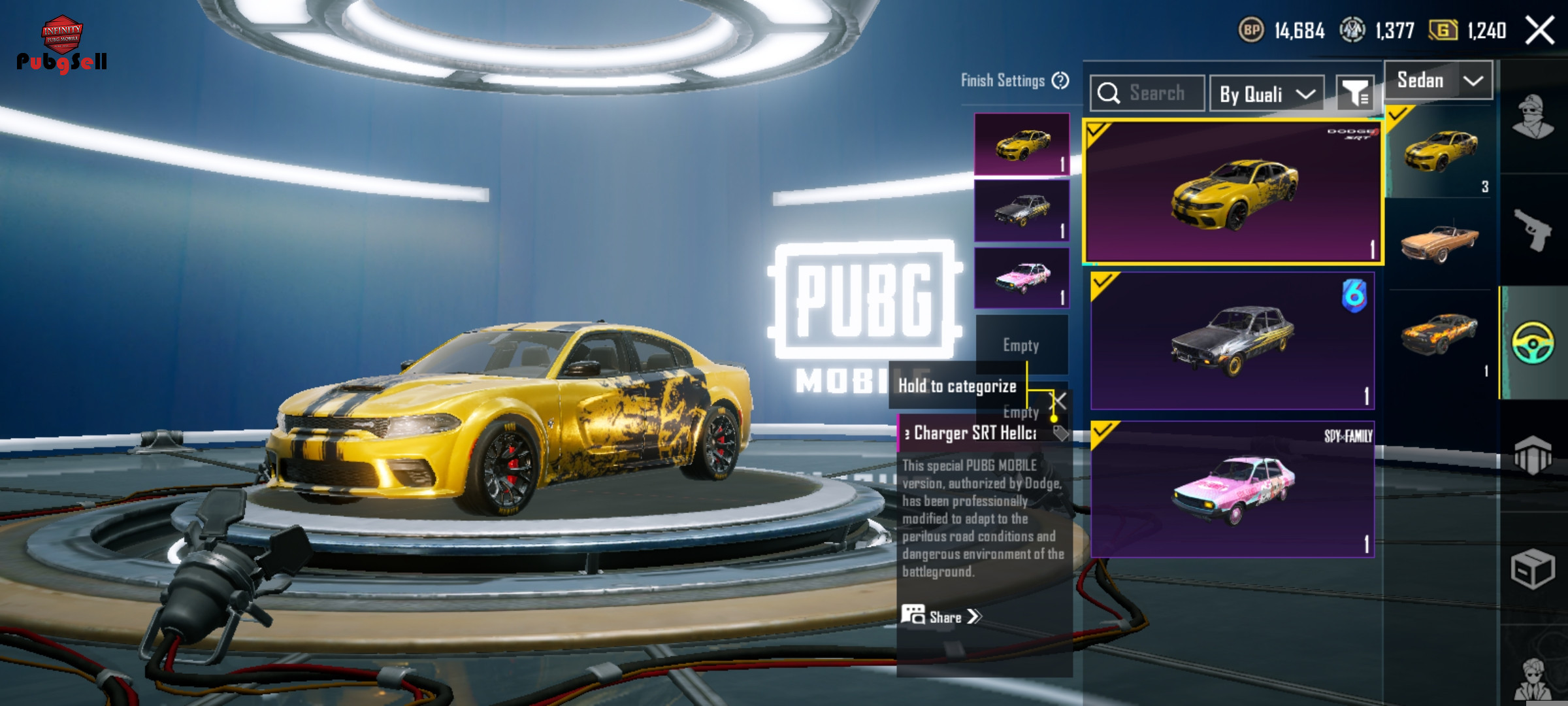The image size is (1568, 706).
Task: Switch to the character outfit tab
Action: pyautogui.click(x=1533, y=118)
